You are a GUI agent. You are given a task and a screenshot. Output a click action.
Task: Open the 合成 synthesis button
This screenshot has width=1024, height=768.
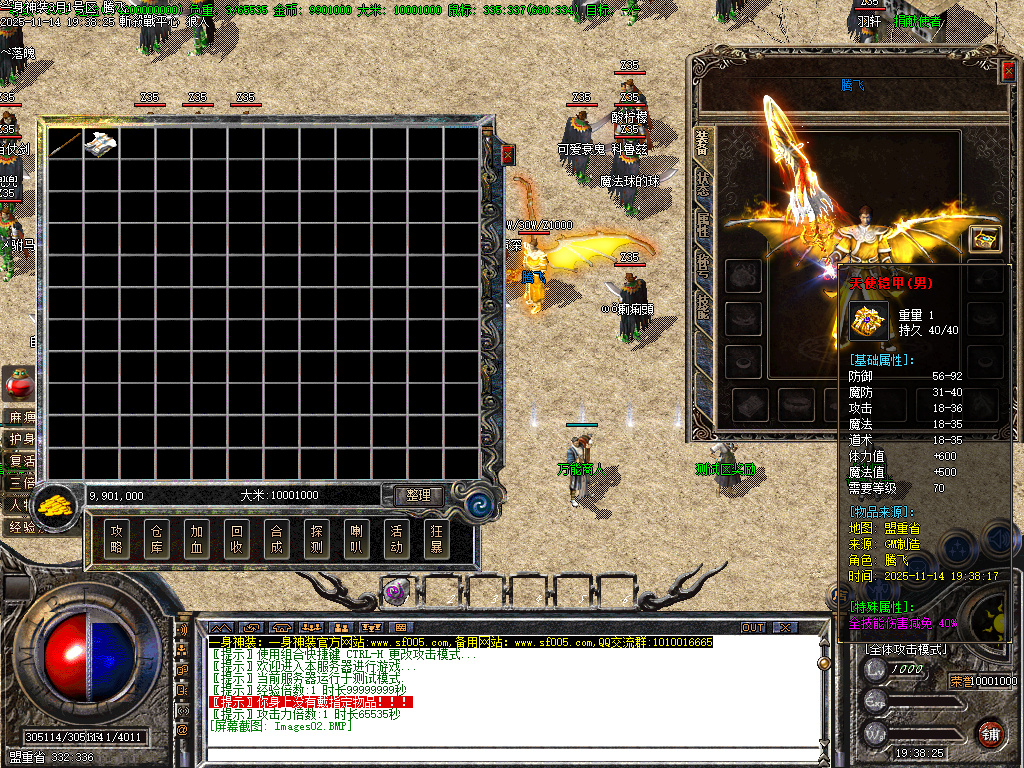(276, 539)
